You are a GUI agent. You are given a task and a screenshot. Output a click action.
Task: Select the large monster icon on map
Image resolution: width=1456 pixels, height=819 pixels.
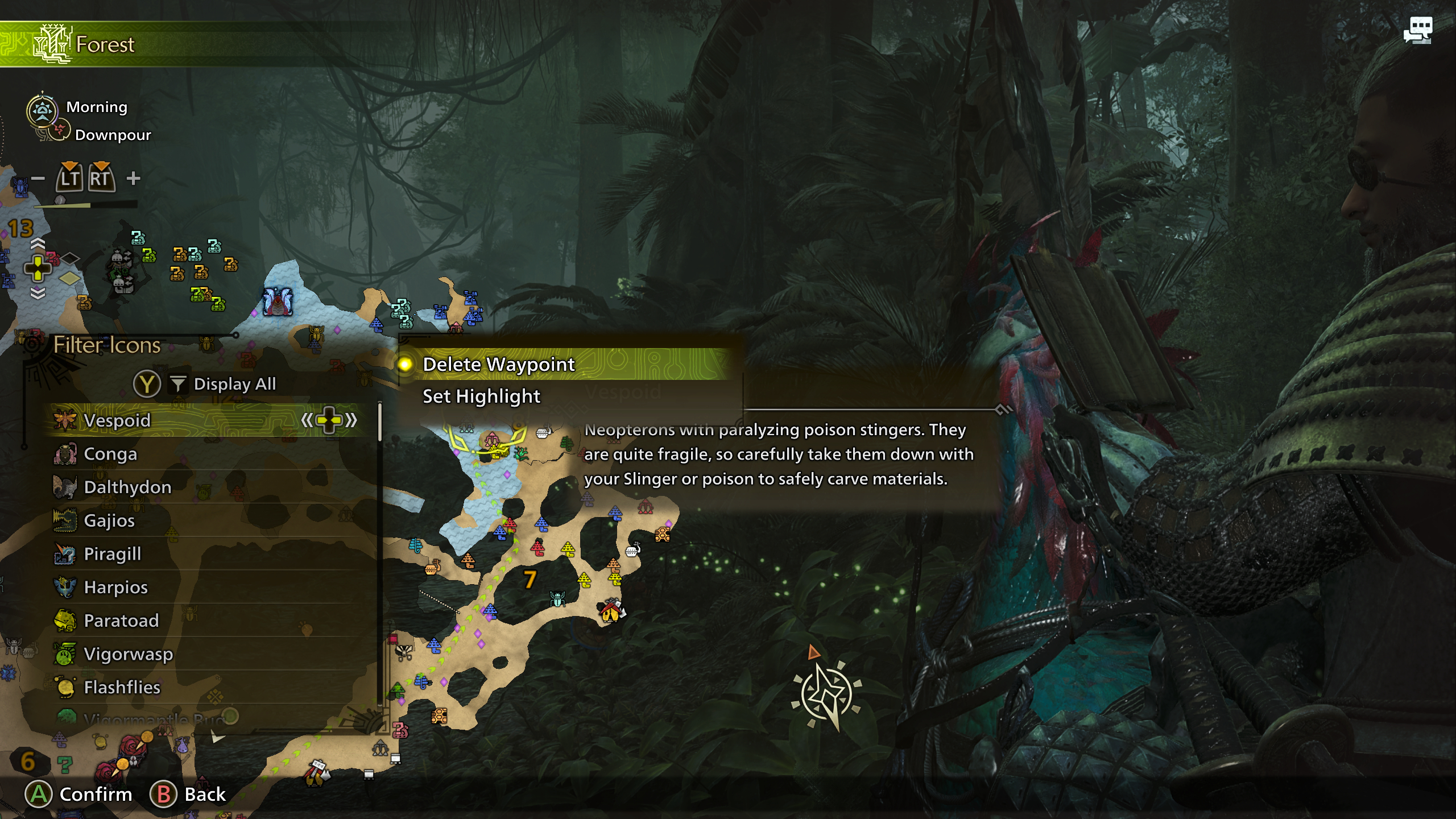point(278,301)
